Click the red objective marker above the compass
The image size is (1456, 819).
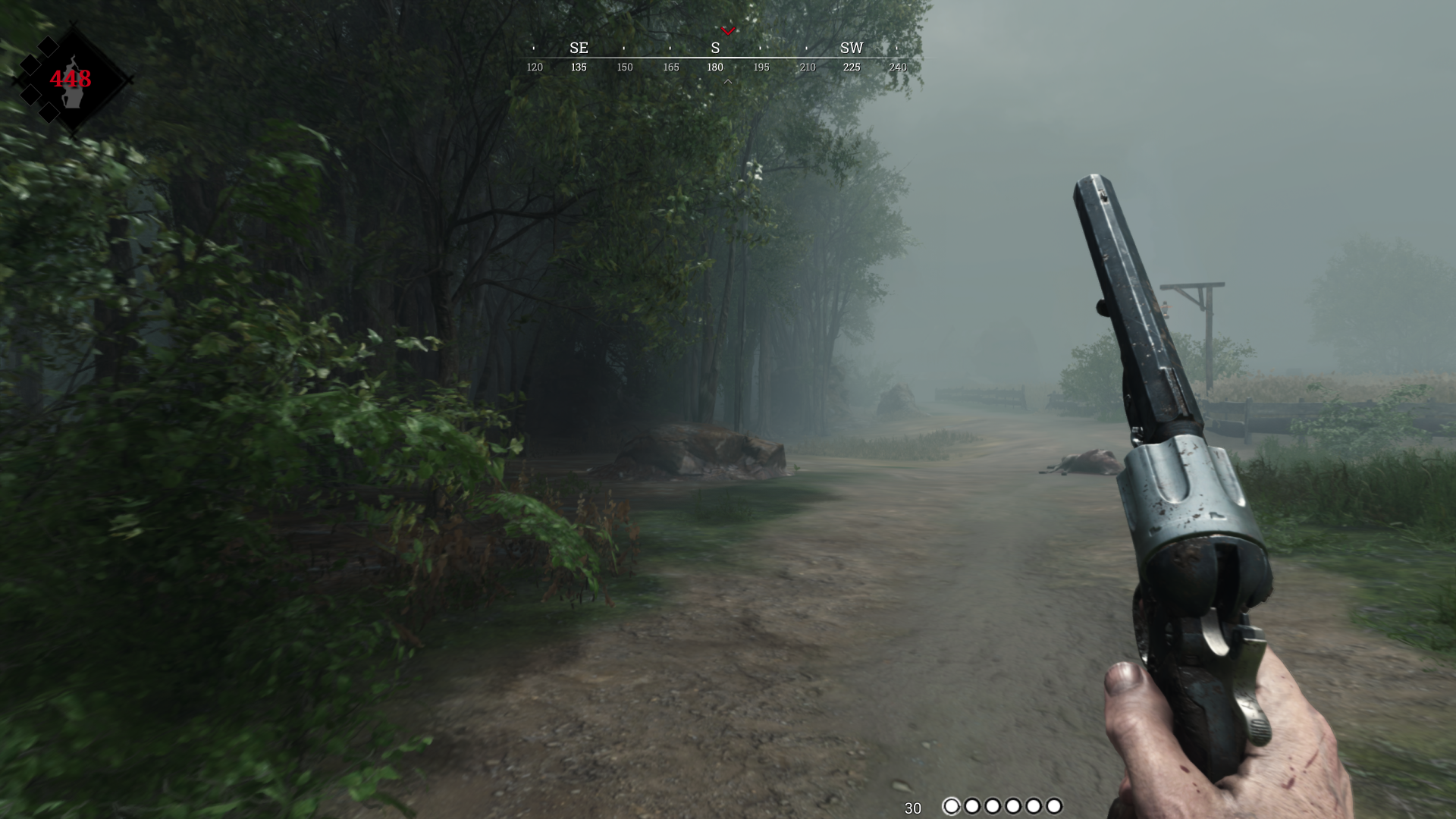pyautogui.click(x=730, y=32)
